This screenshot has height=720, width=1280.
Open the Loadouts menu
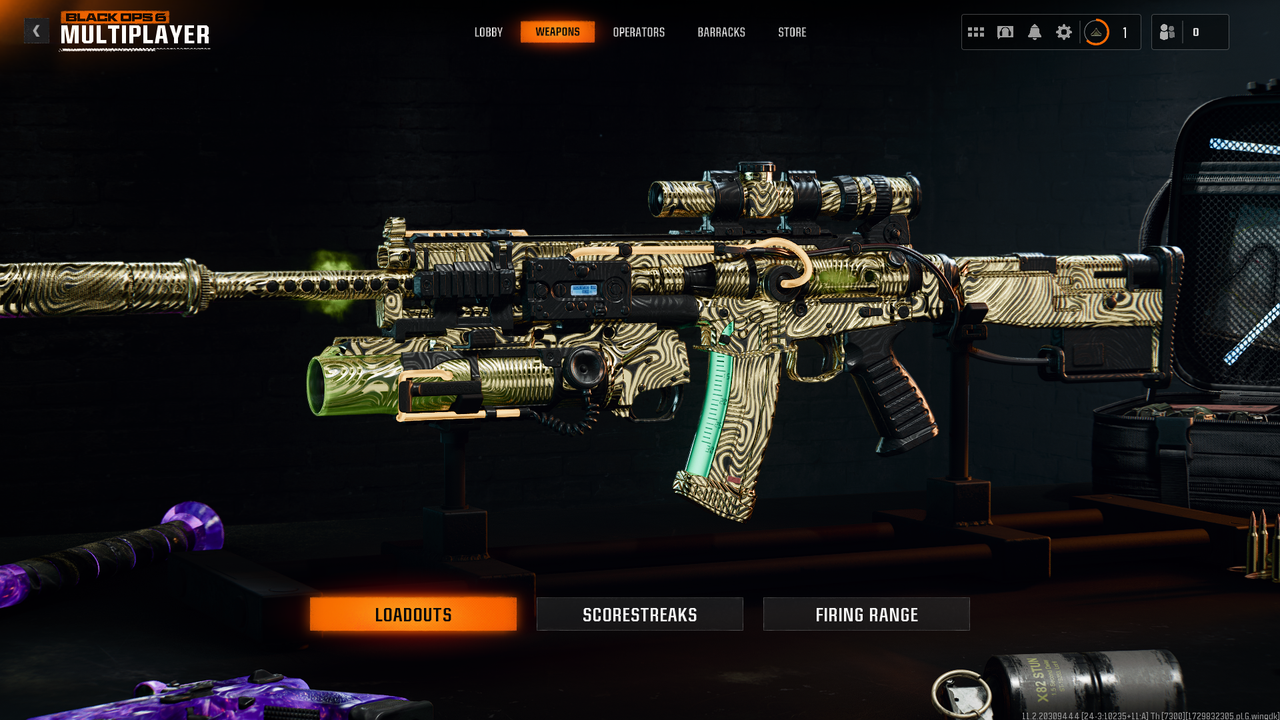(413, 614)
